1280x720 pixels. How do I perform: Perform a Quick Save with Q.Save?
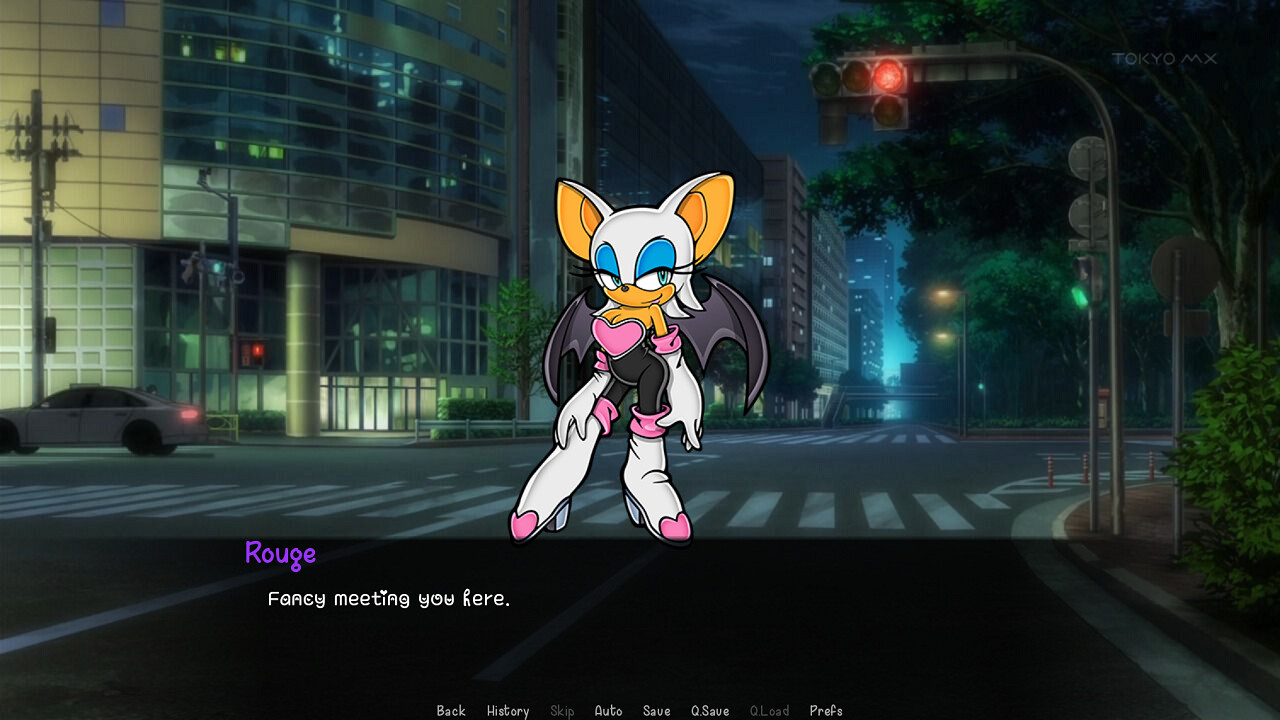[709, 711]
